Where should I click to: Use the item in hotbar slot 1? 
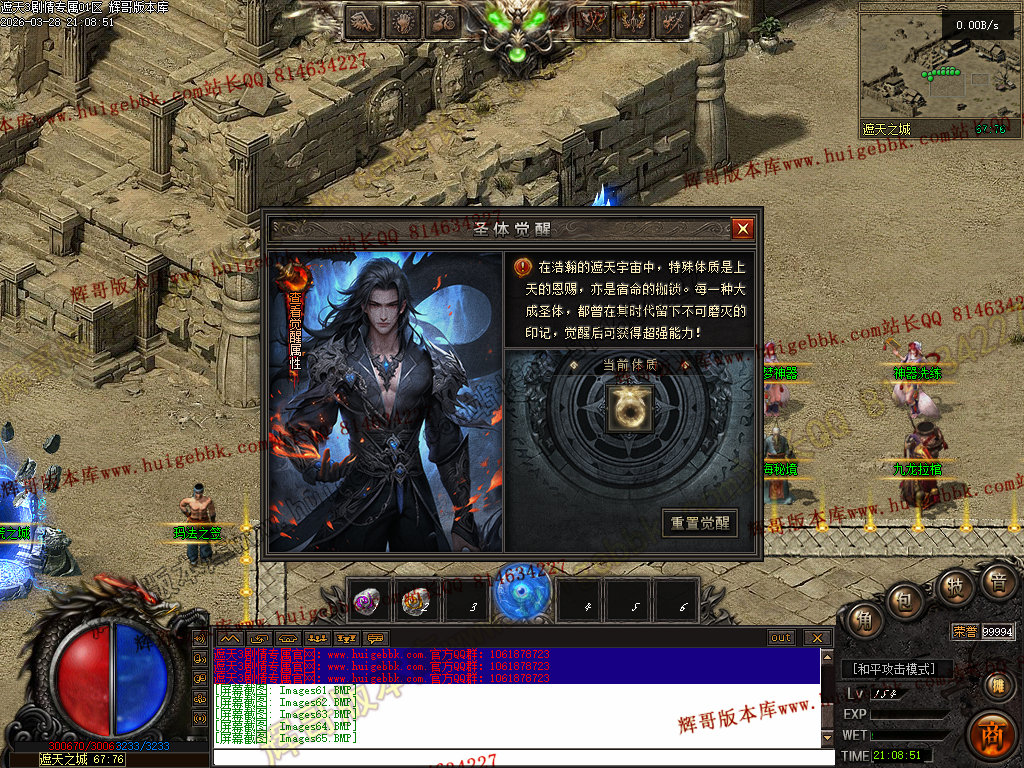click(369, 601)
